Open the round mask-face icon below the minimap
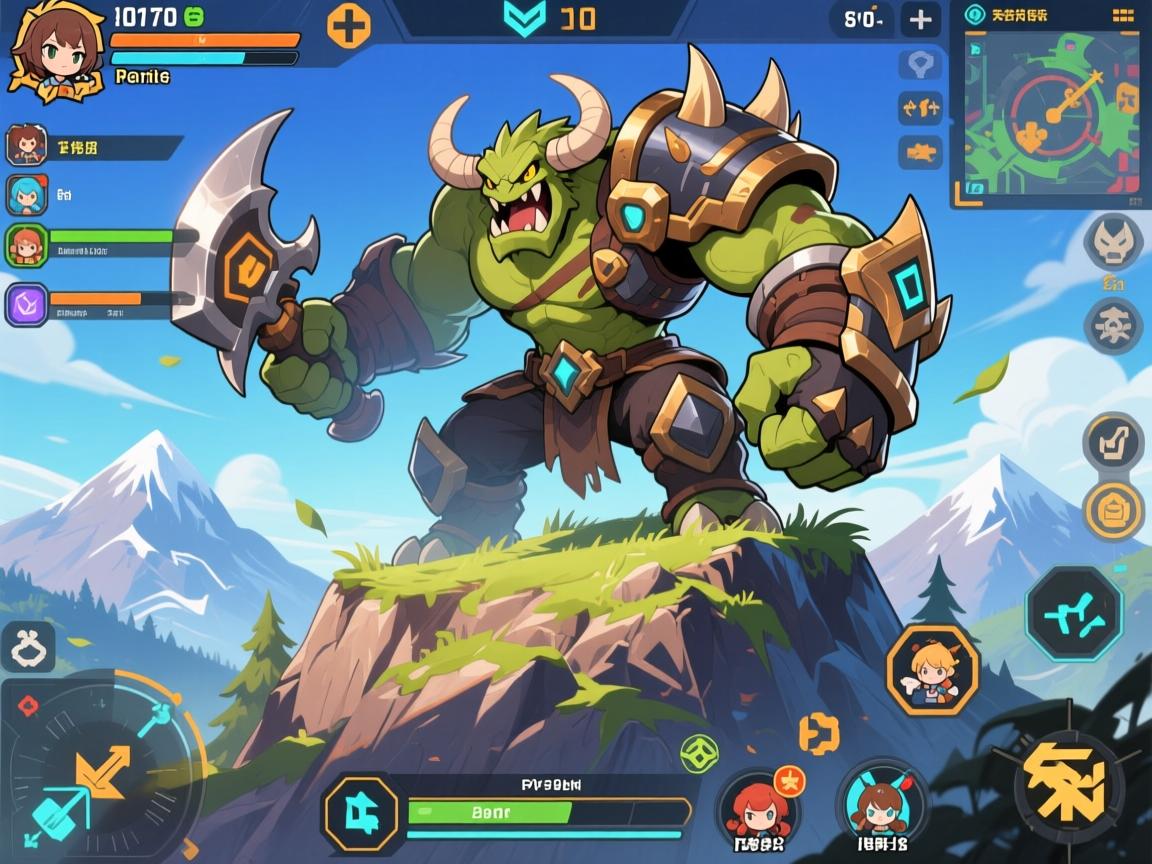 [x=1114, y=242]
